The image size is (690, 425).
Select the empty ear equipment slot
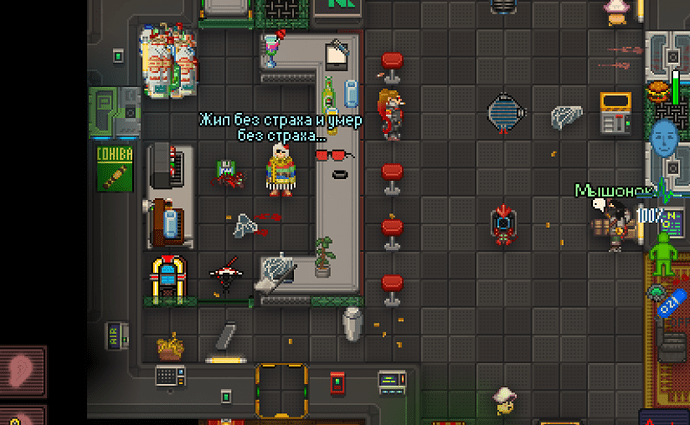click(23, 369)
